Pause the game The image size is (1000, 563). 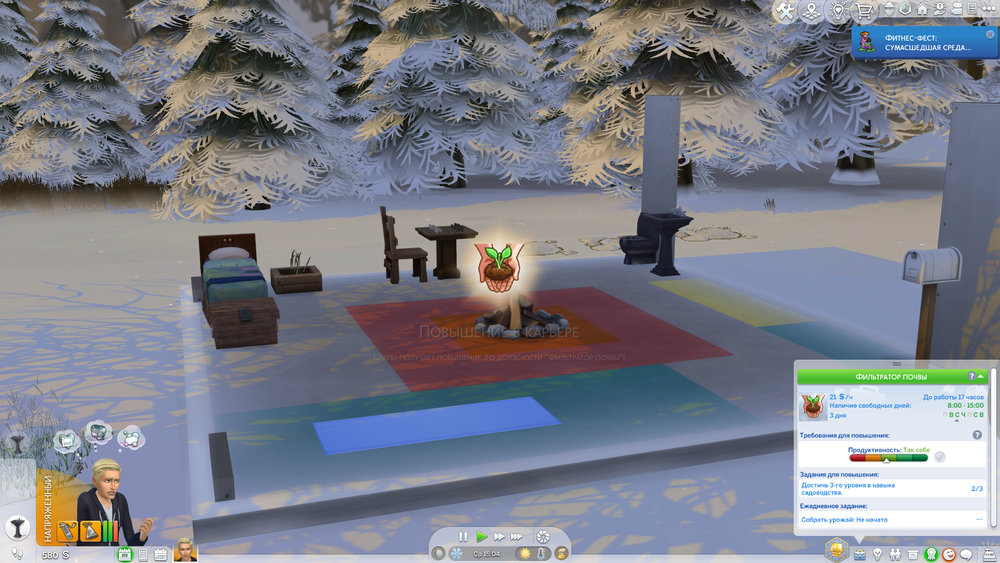tap(463, 537)
